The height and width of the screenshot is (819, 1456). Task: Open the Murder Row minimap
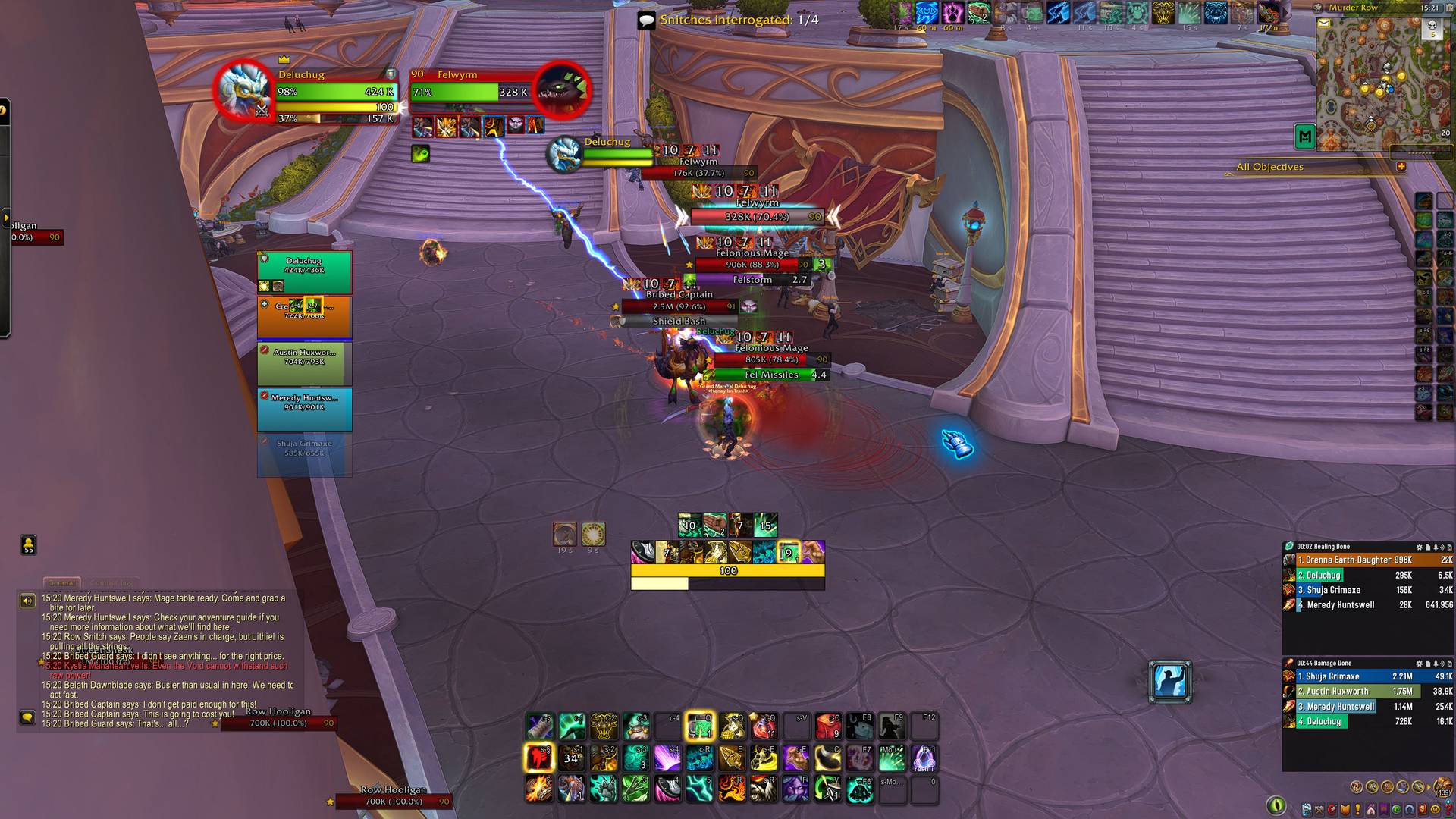pyautogui.click(x=1371, y=83)
